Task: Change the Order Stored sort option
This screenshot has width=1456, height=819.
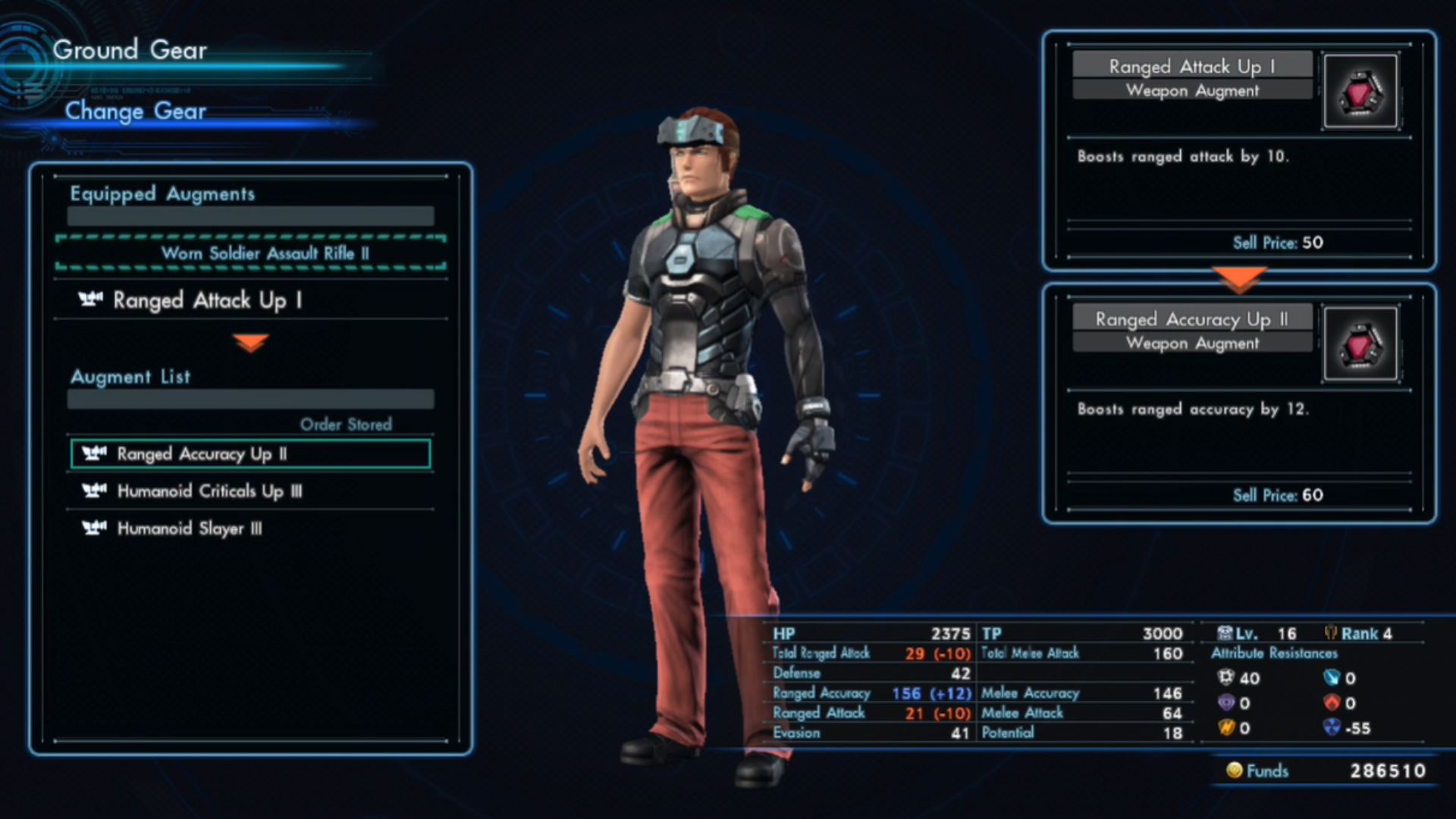Action: click(346, 425)
